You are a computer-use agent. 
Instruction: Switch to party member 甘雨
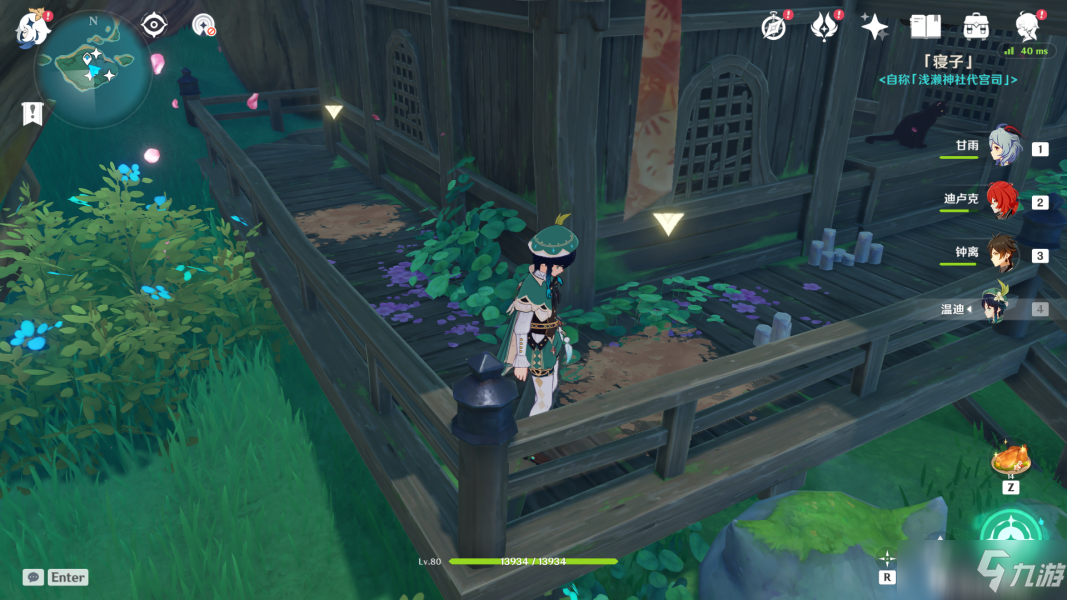pyautogui.click(x=1003, y=147)
